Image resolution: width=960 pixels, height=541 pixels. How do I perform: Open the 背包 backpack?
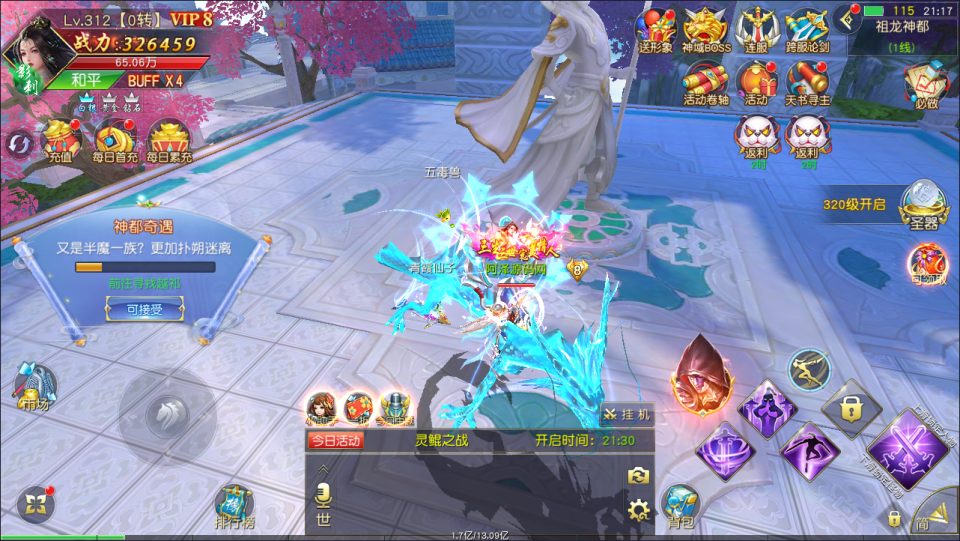point(681,505)
